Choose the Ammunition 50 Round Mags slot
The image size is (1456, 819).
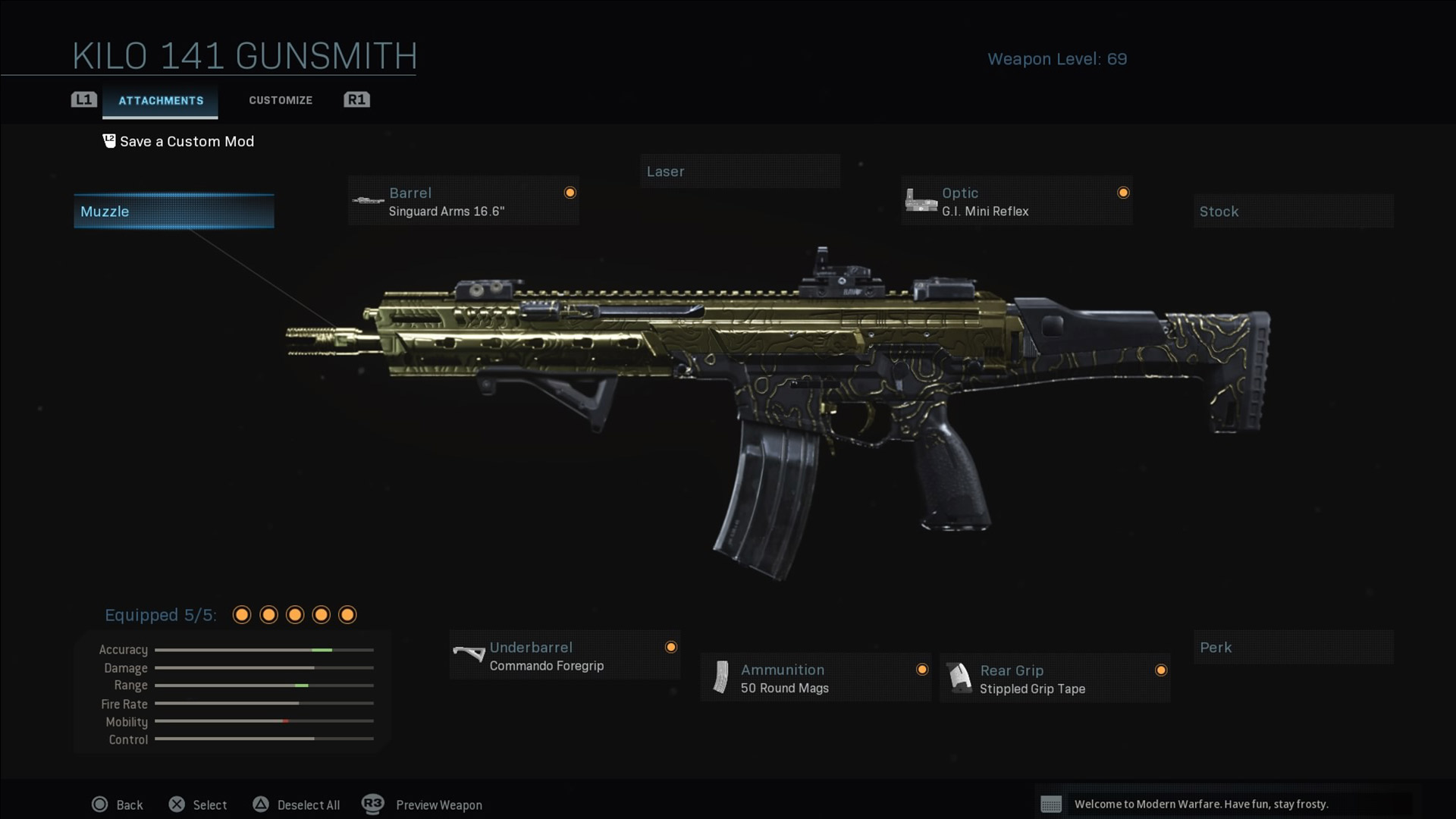click(815, 679)
